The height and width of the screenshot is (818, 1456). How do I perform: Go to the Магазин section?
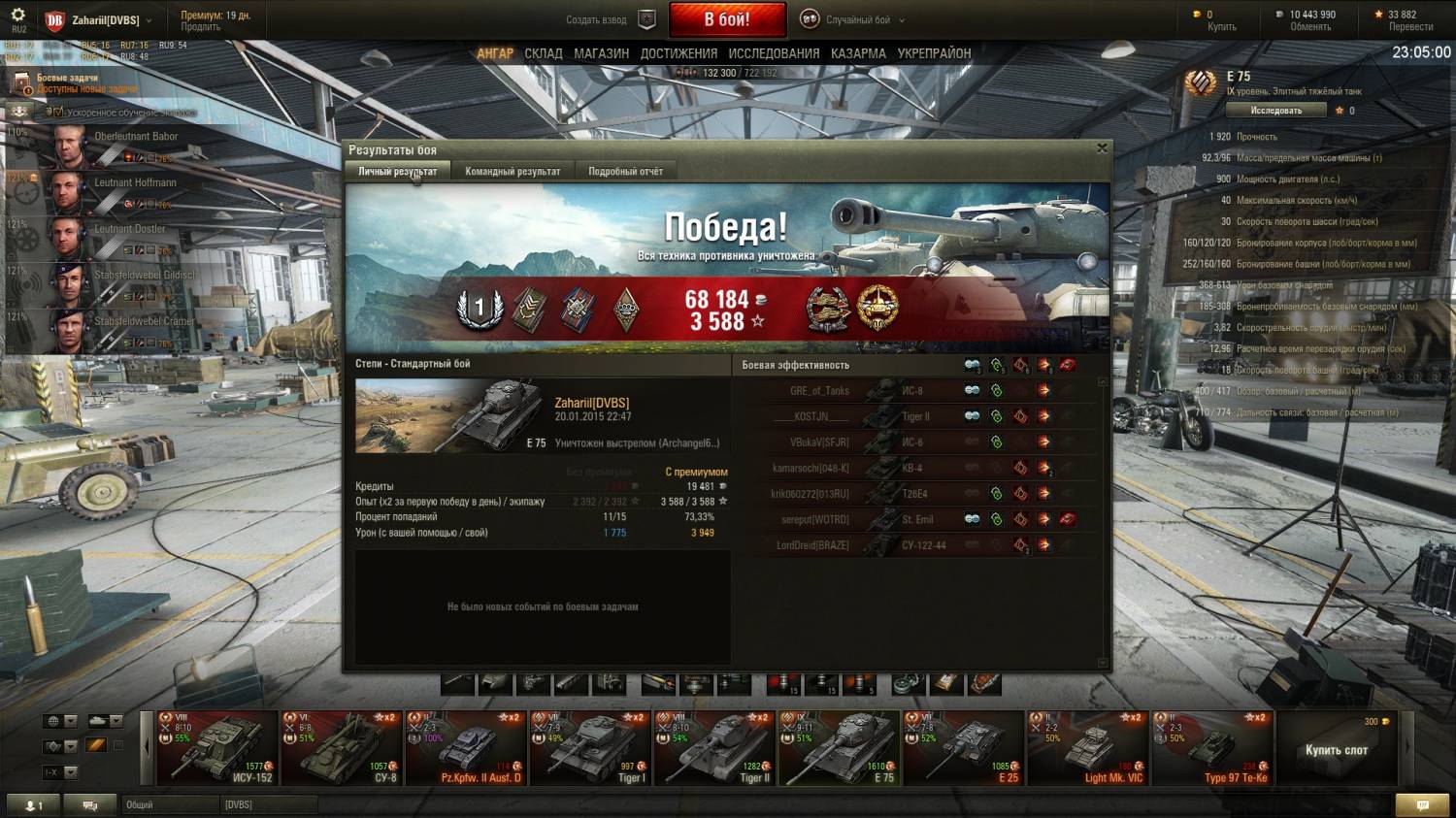click(x=601, y=53)
